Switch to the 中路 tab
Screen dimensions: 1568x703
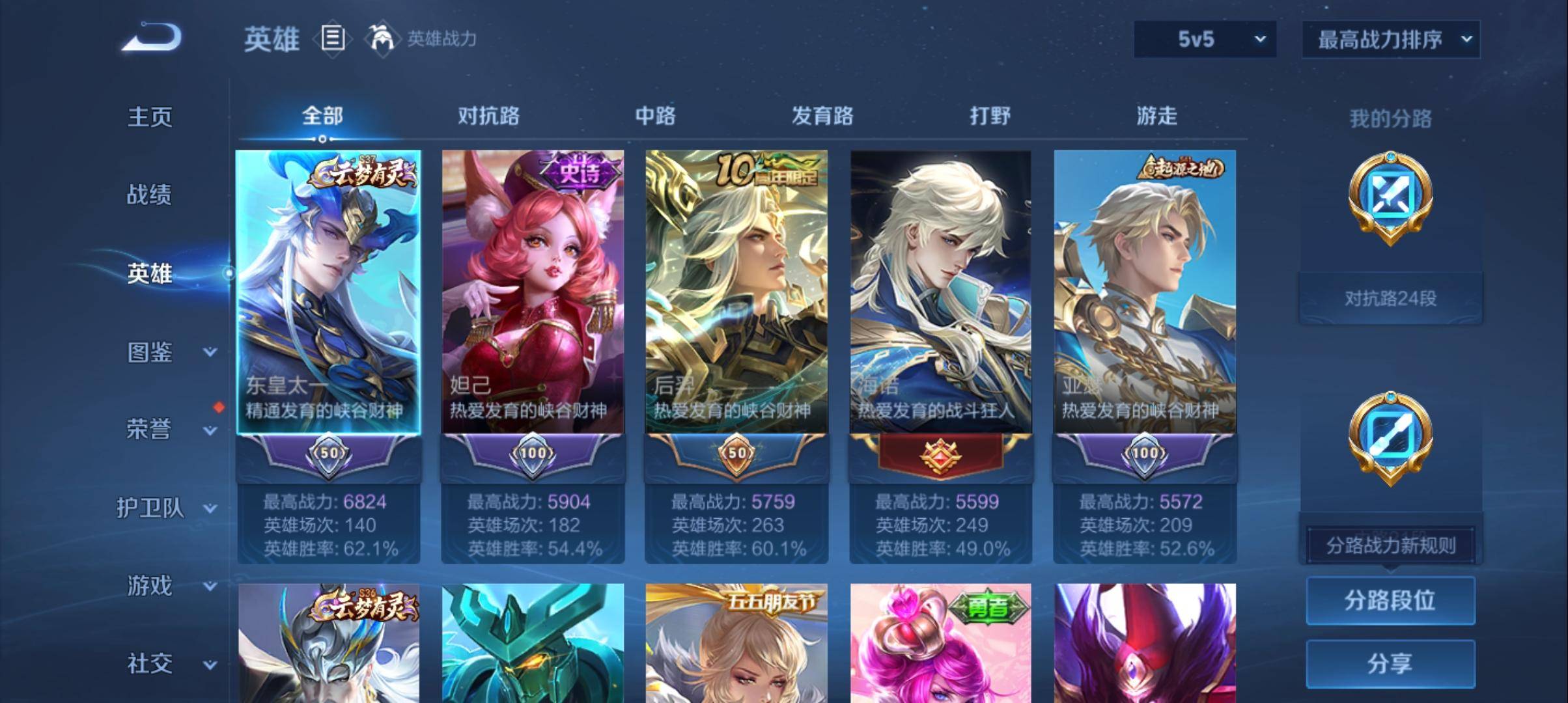(656, 117)
